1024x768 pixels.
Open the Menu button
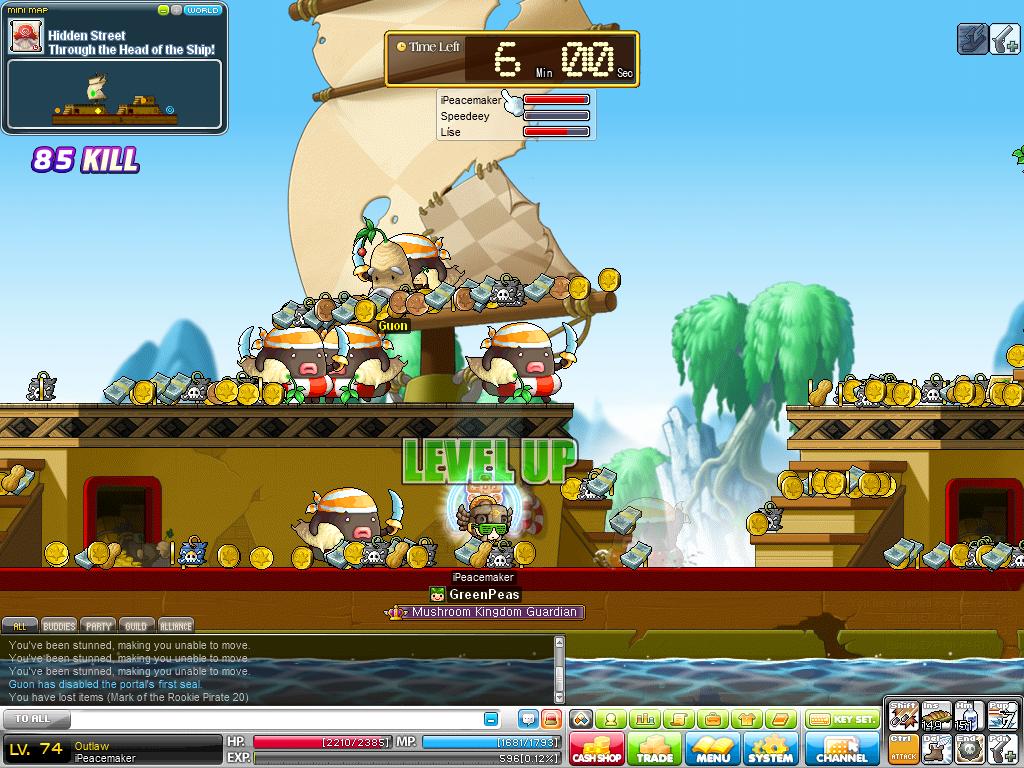coord(713,749)
